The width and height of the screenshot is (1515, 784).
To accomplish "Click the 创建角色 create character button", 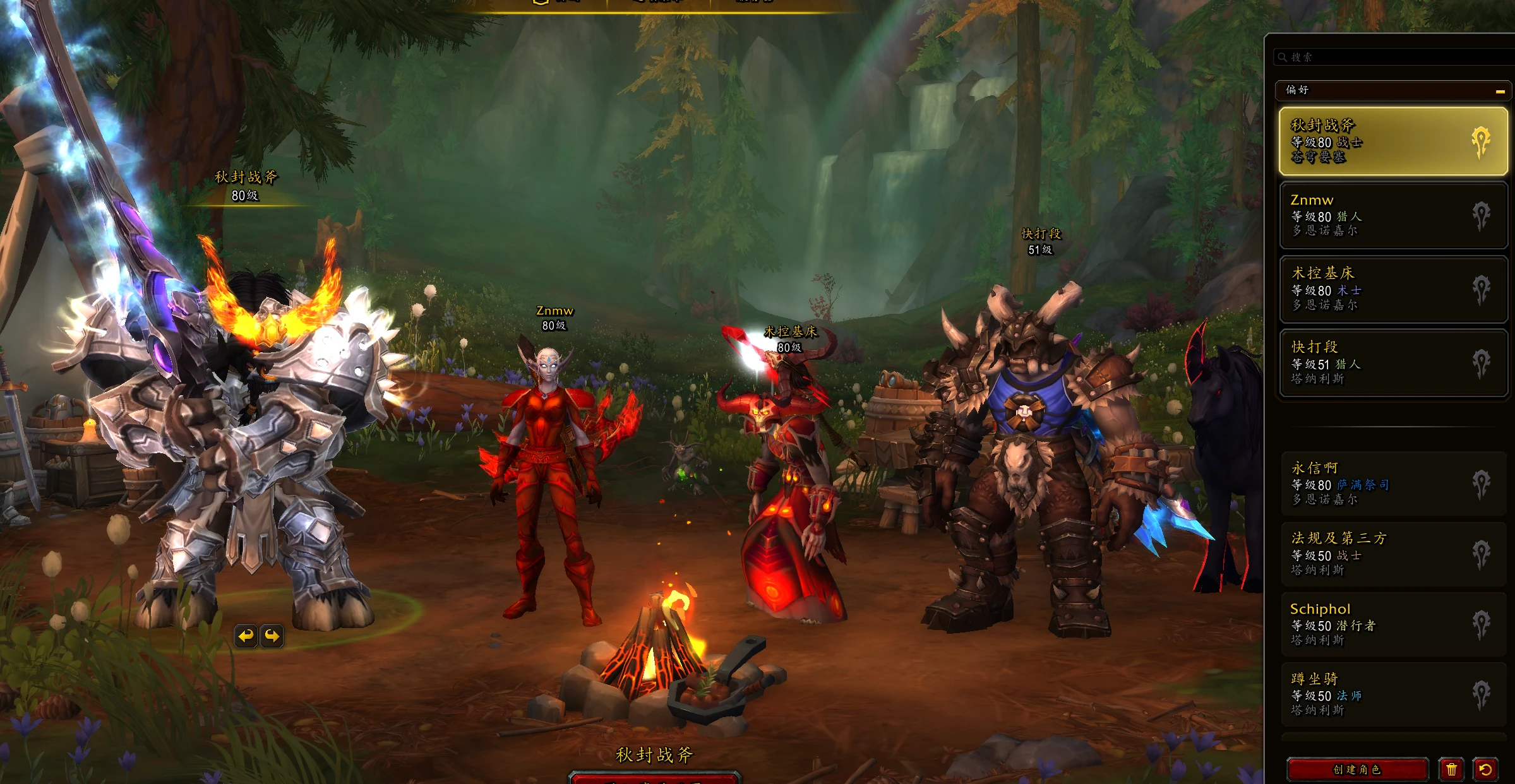I will [1356, 769].
